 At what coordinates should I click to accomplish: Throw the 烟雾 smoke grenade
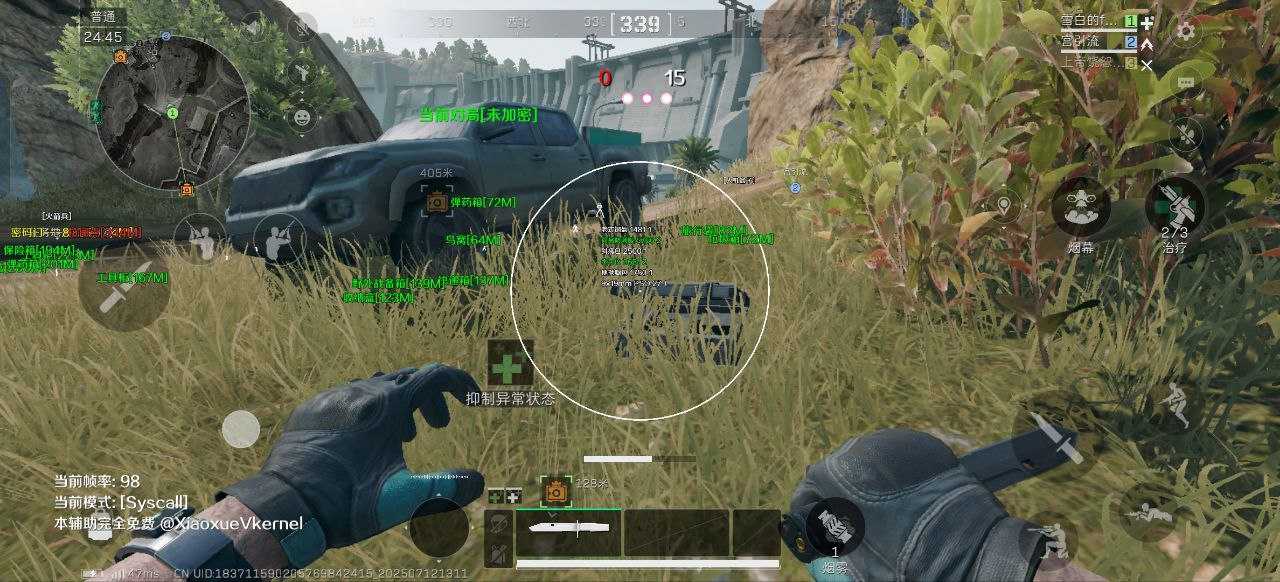tap(835, 527)
